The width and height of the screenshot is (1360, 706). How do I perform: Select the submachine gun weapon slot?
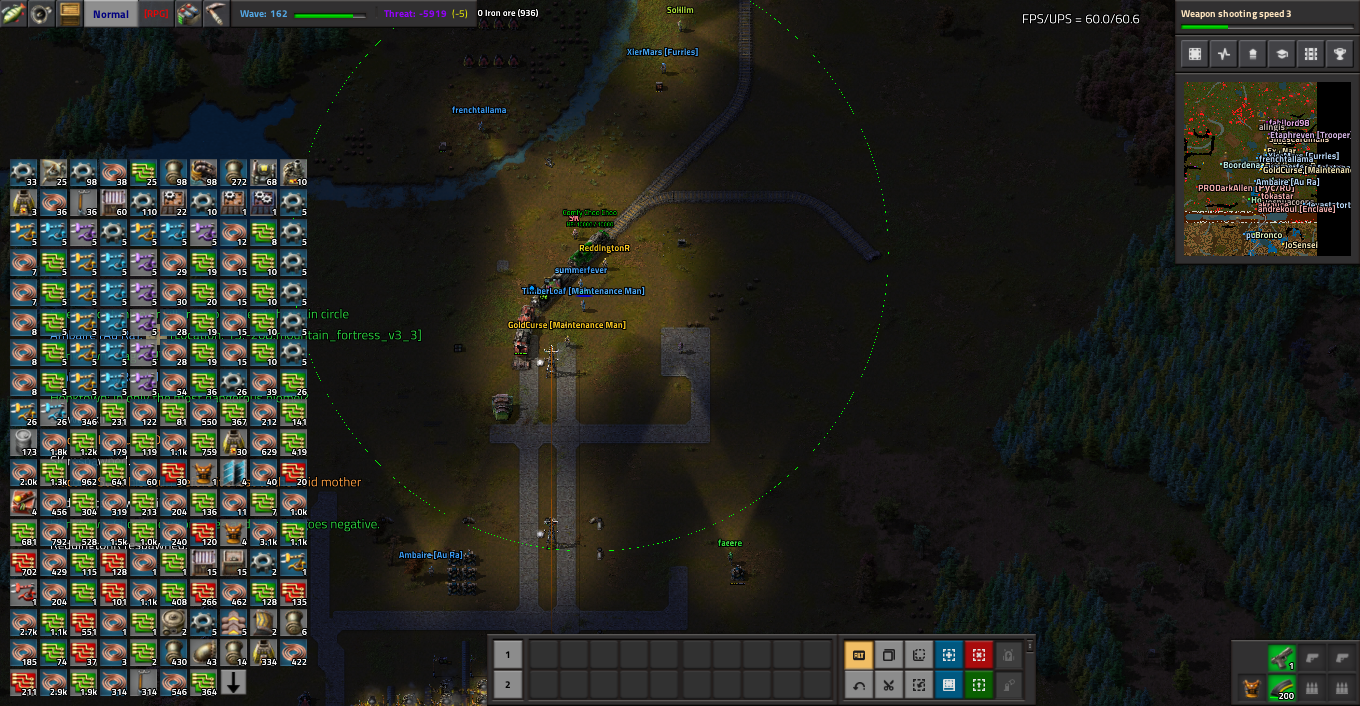pyautogui.click(x=1281, y=657)
